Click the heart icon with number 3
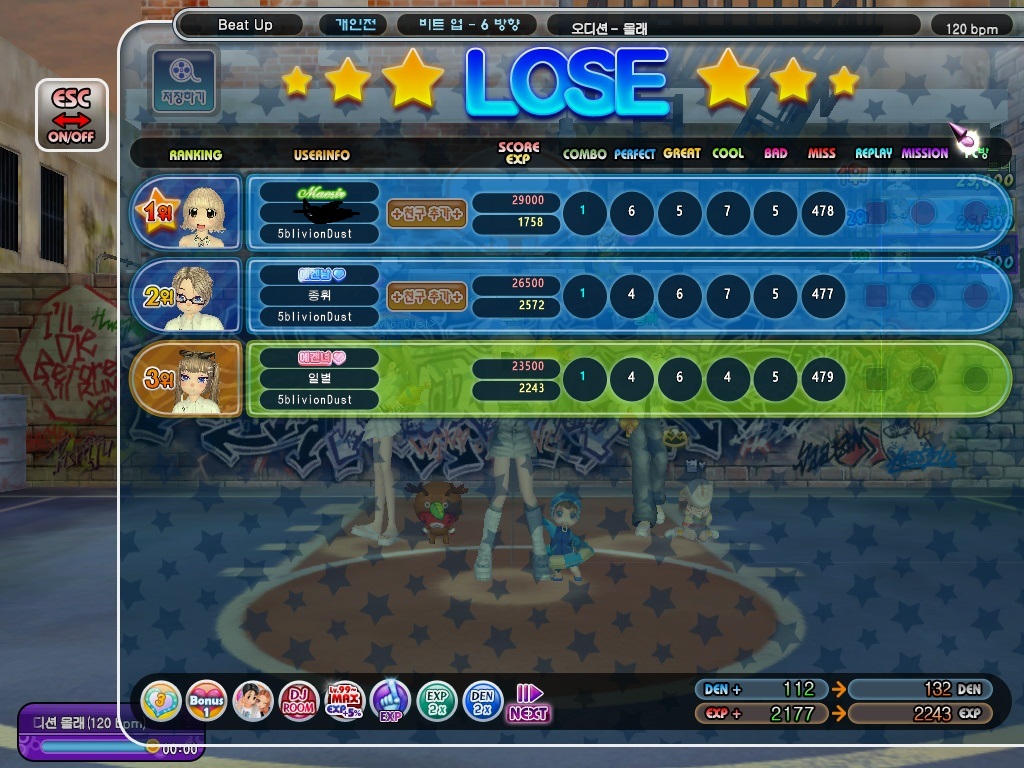Image resolution: width=1024 pixels, height=768 pixels. 160,701
